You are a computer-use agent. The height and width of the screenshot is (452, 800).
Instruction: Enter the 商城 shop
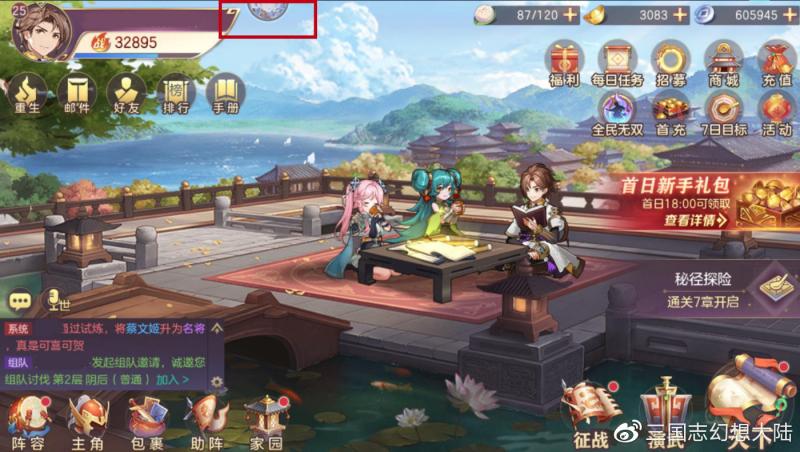[722, 61]
